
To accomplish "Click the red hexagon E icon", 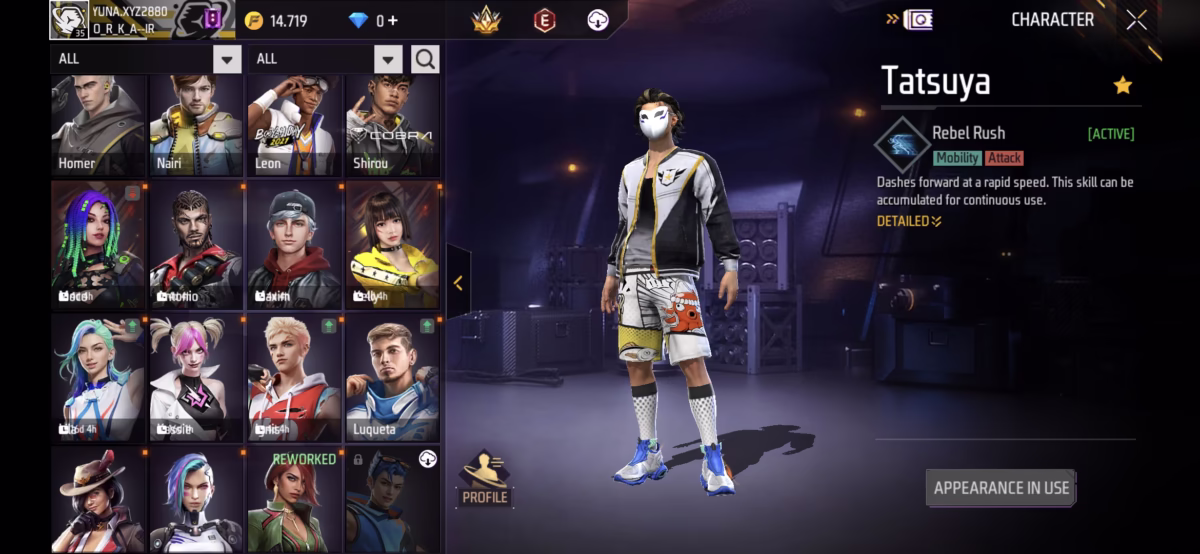I will 544,20.
